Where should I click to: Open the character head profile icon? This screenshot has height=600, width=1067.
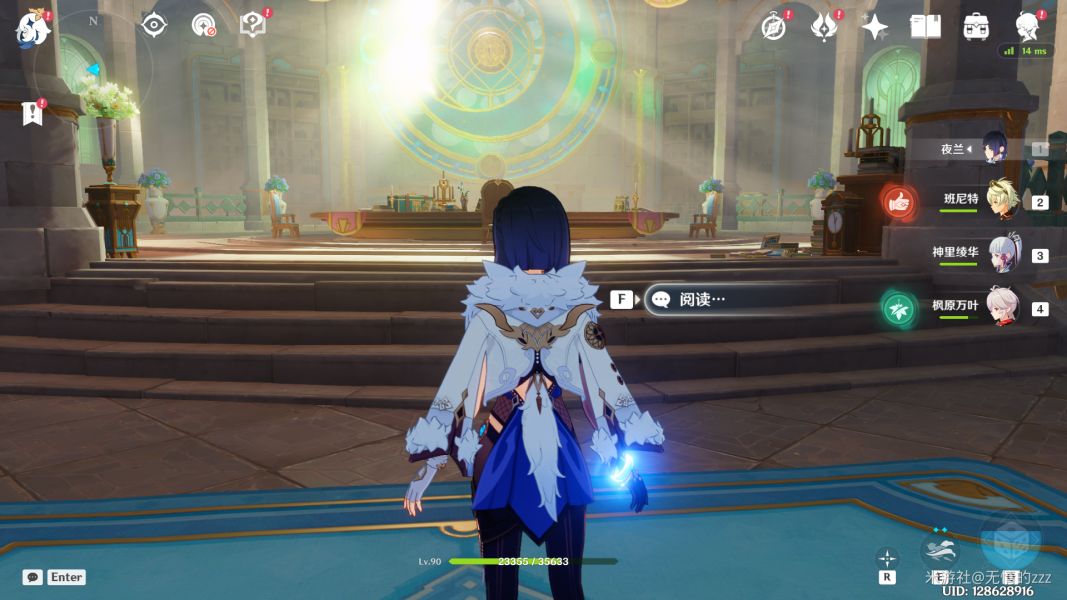pyautogui.click(x=1027, y=25)
